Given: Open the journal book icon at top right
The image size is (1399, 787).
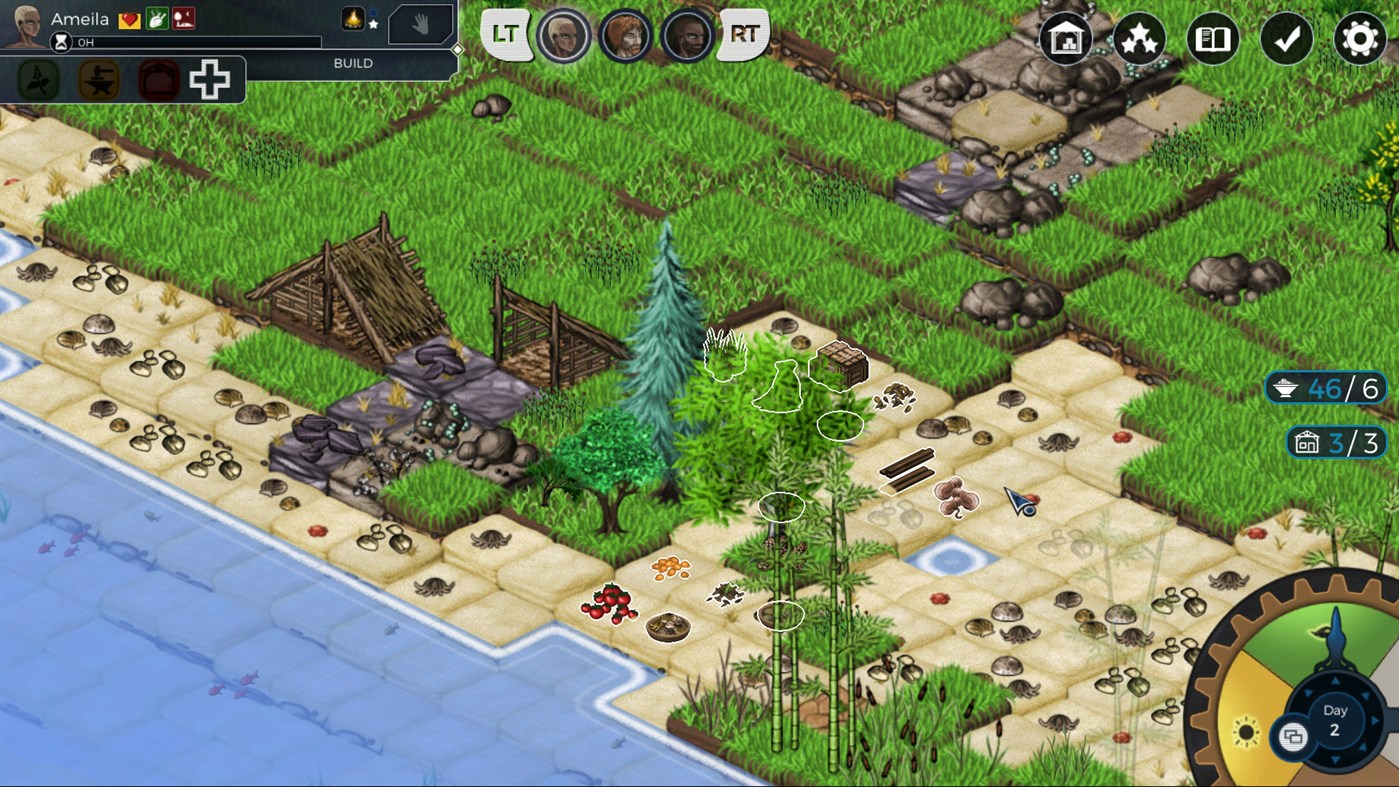Looking at the screenshot, I should tap(1213, 39).
